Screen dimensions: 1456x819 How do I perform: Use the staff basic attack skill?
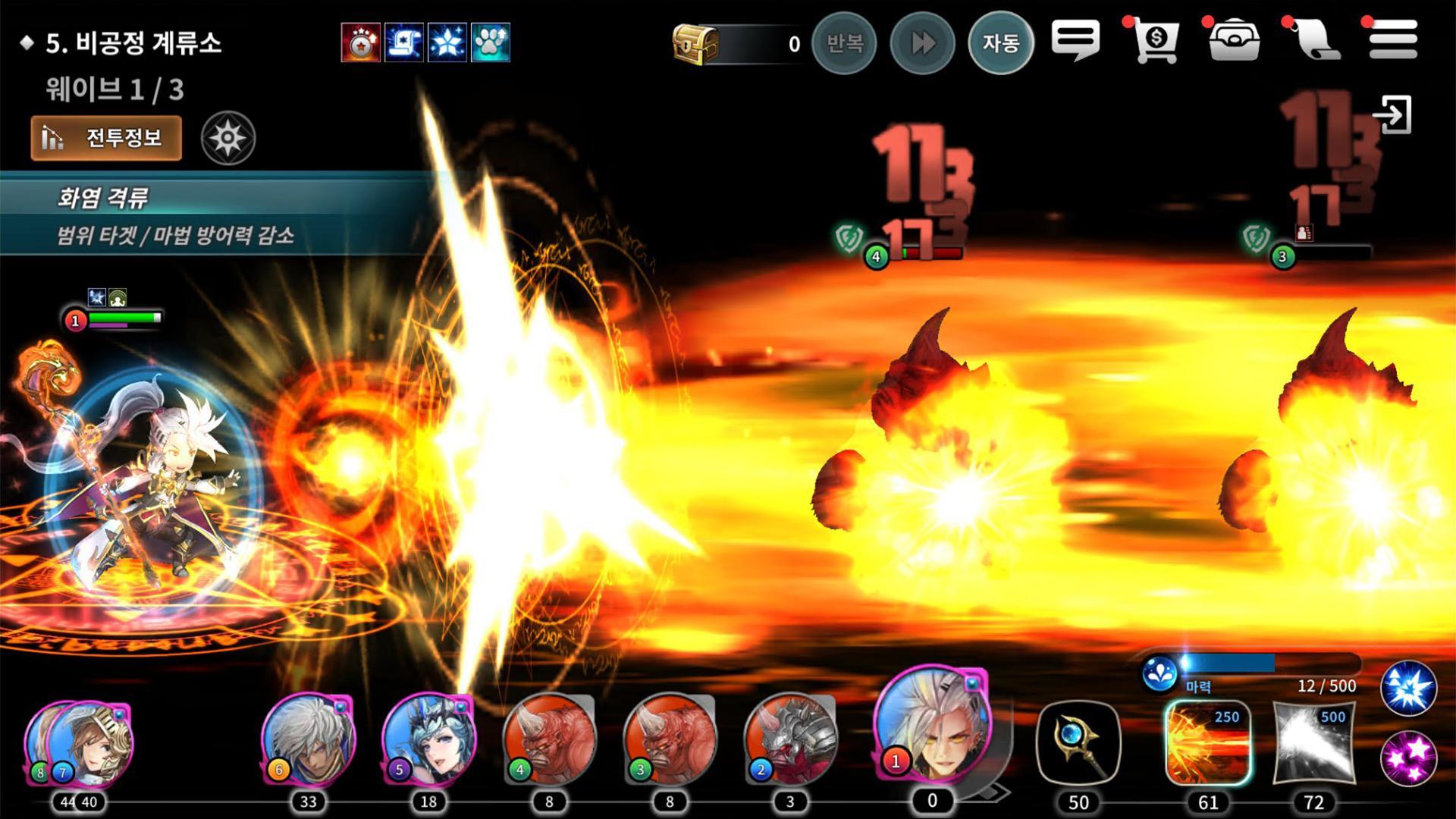[1078, 743]
